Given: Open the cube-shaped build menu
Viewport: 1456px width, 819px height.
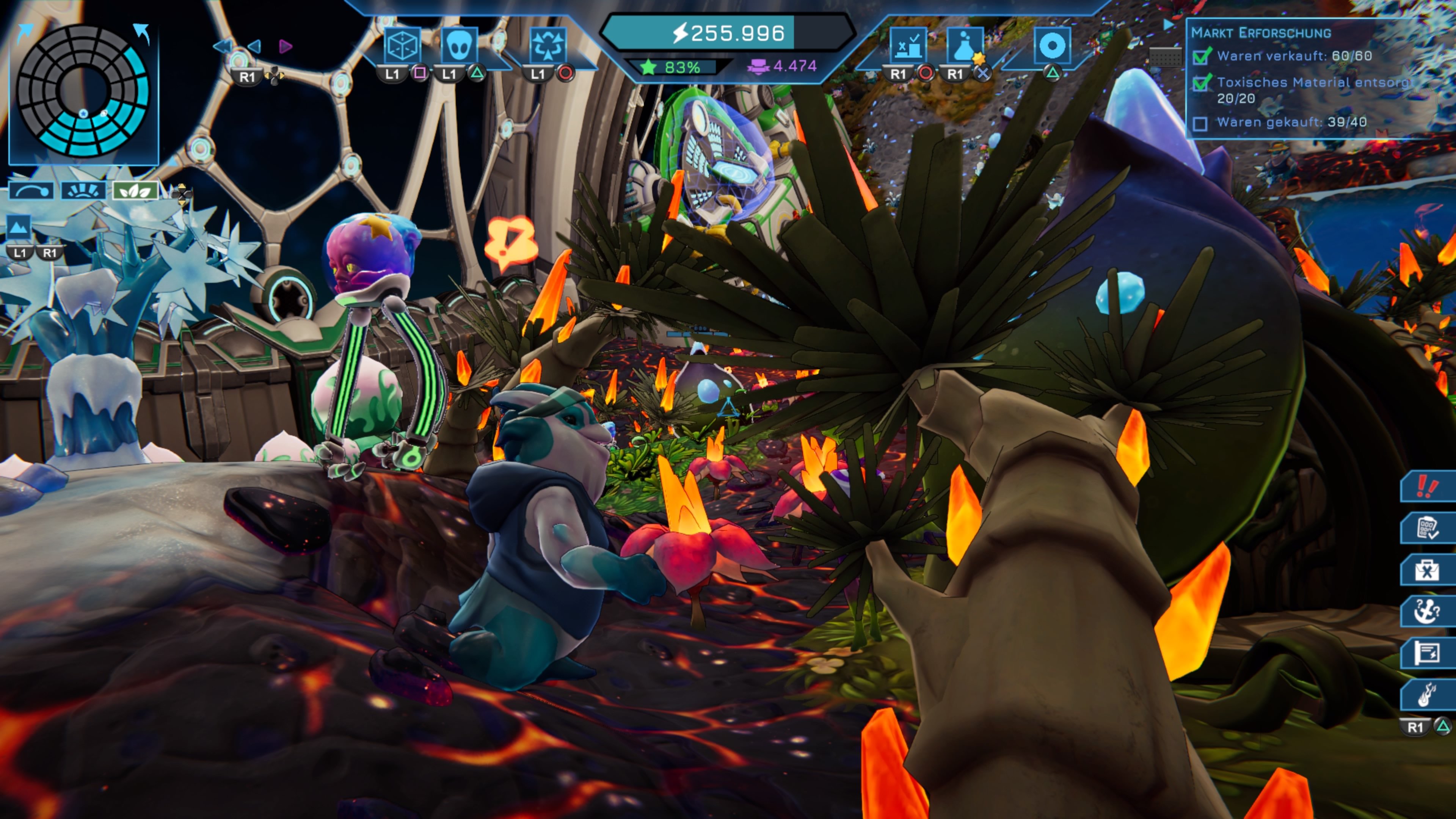Looking at the screenshot, I should click(402, 45).
